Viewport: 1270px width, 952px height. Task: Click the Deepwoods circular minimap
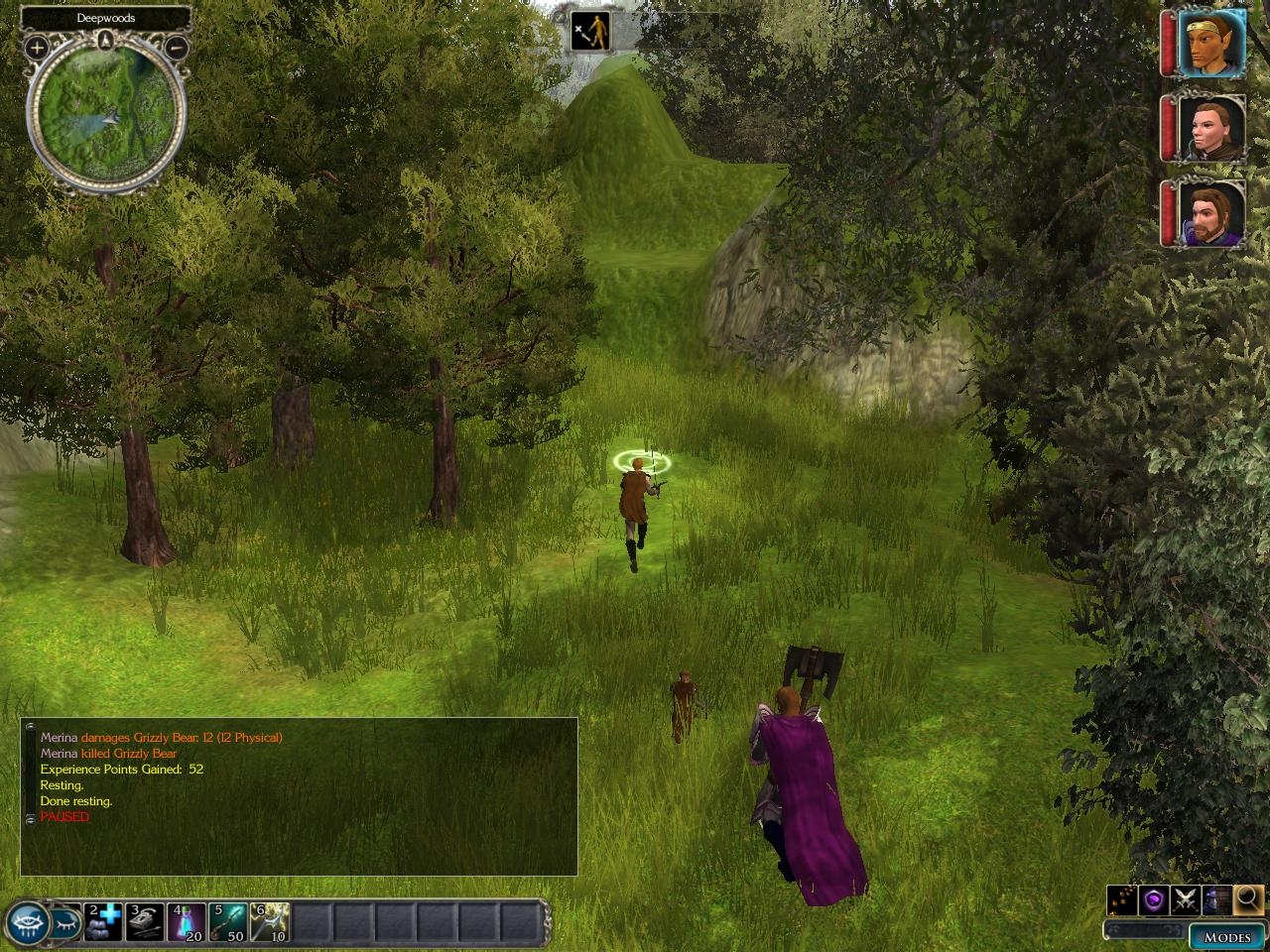tap(106, 118)
